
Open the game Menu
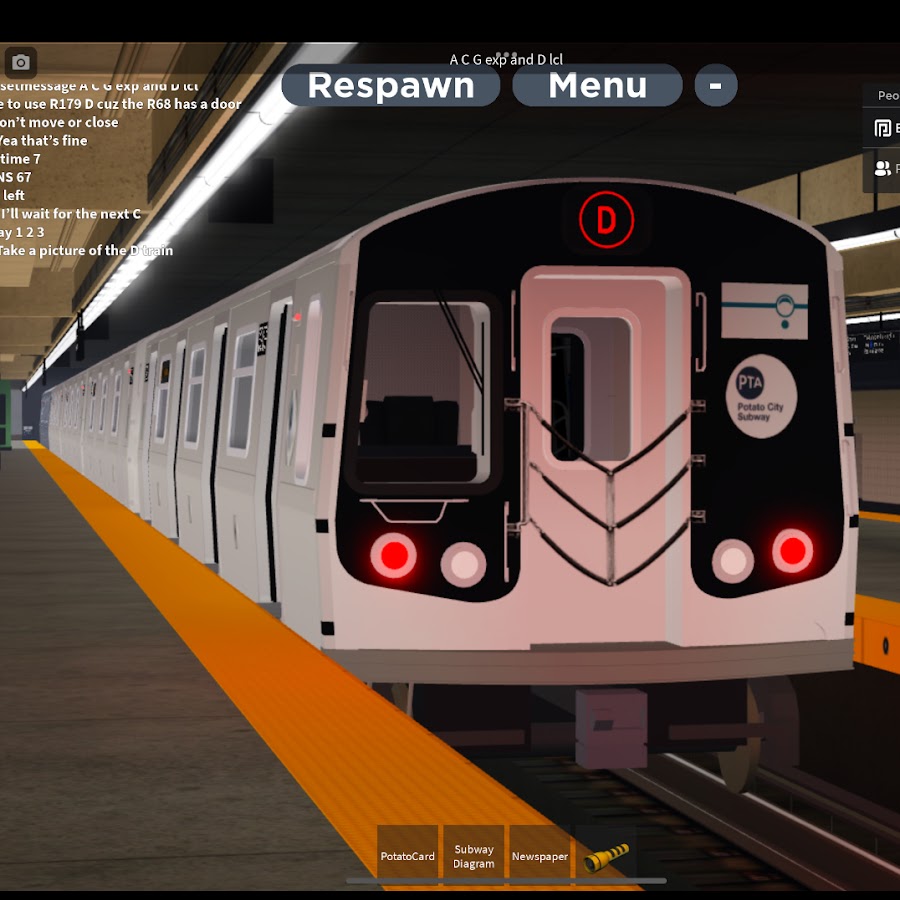[597, 86]
